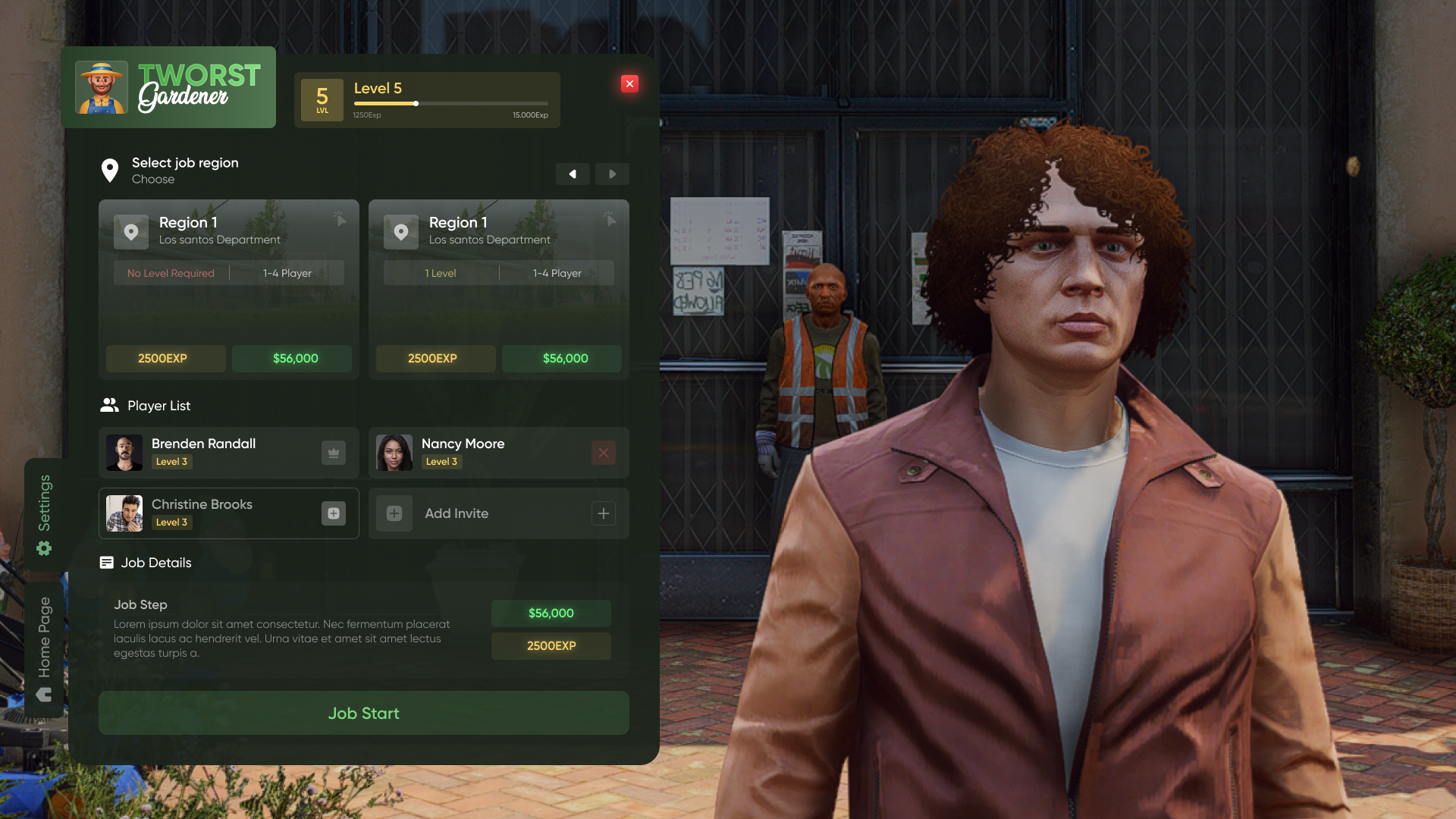This screenshot has width=1456, height=819.
Task: Click the crown icon next to Brenden Randall
Action: pos(333,452)
